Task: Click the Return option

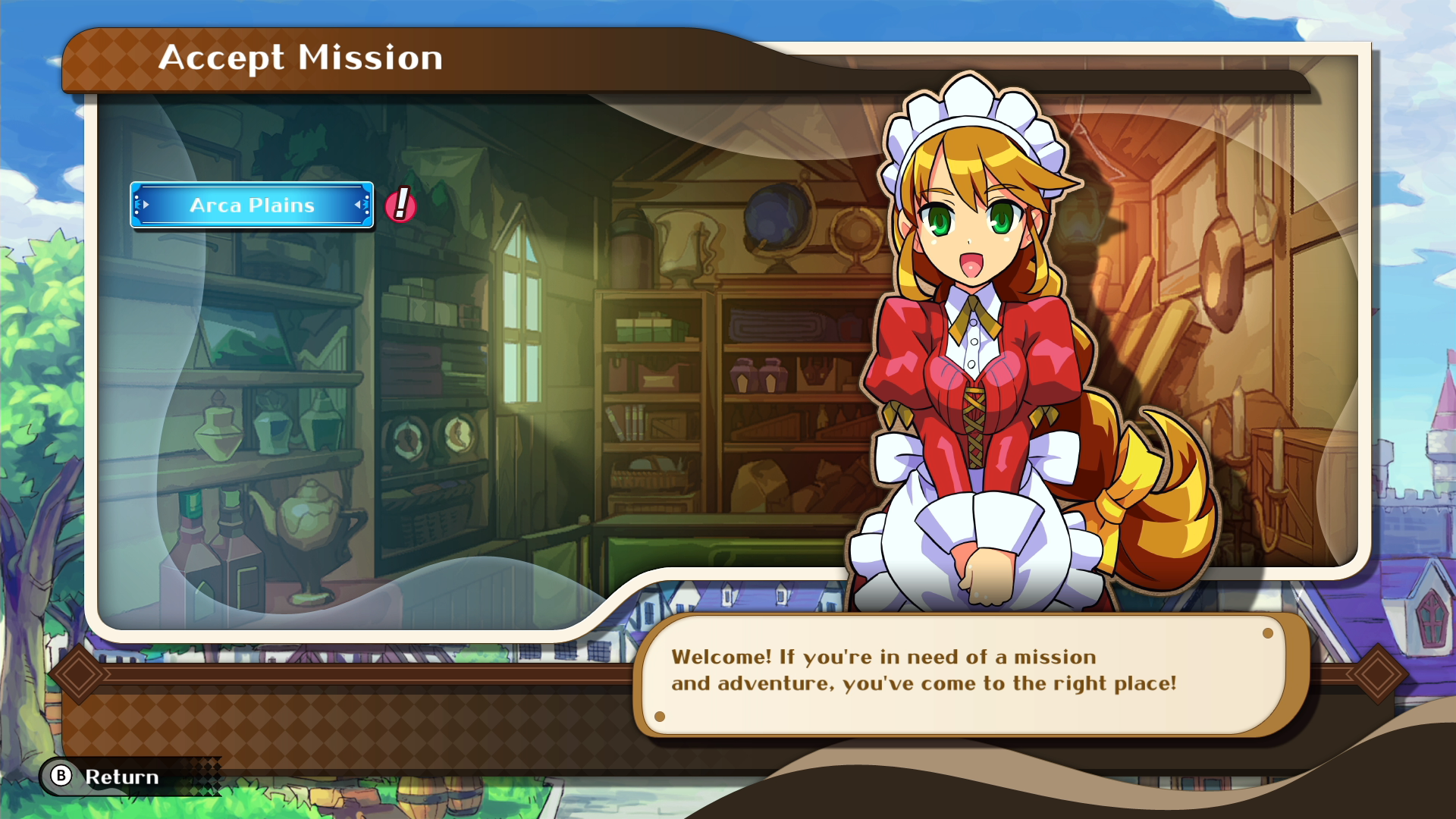Action: 106,777
